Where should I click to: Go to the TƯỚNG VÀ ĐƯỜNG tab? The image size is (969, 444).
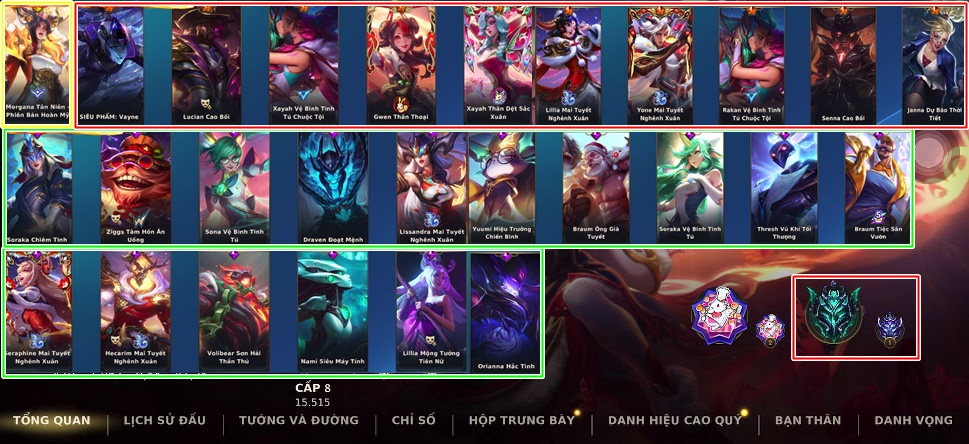(x=300, y=421)
